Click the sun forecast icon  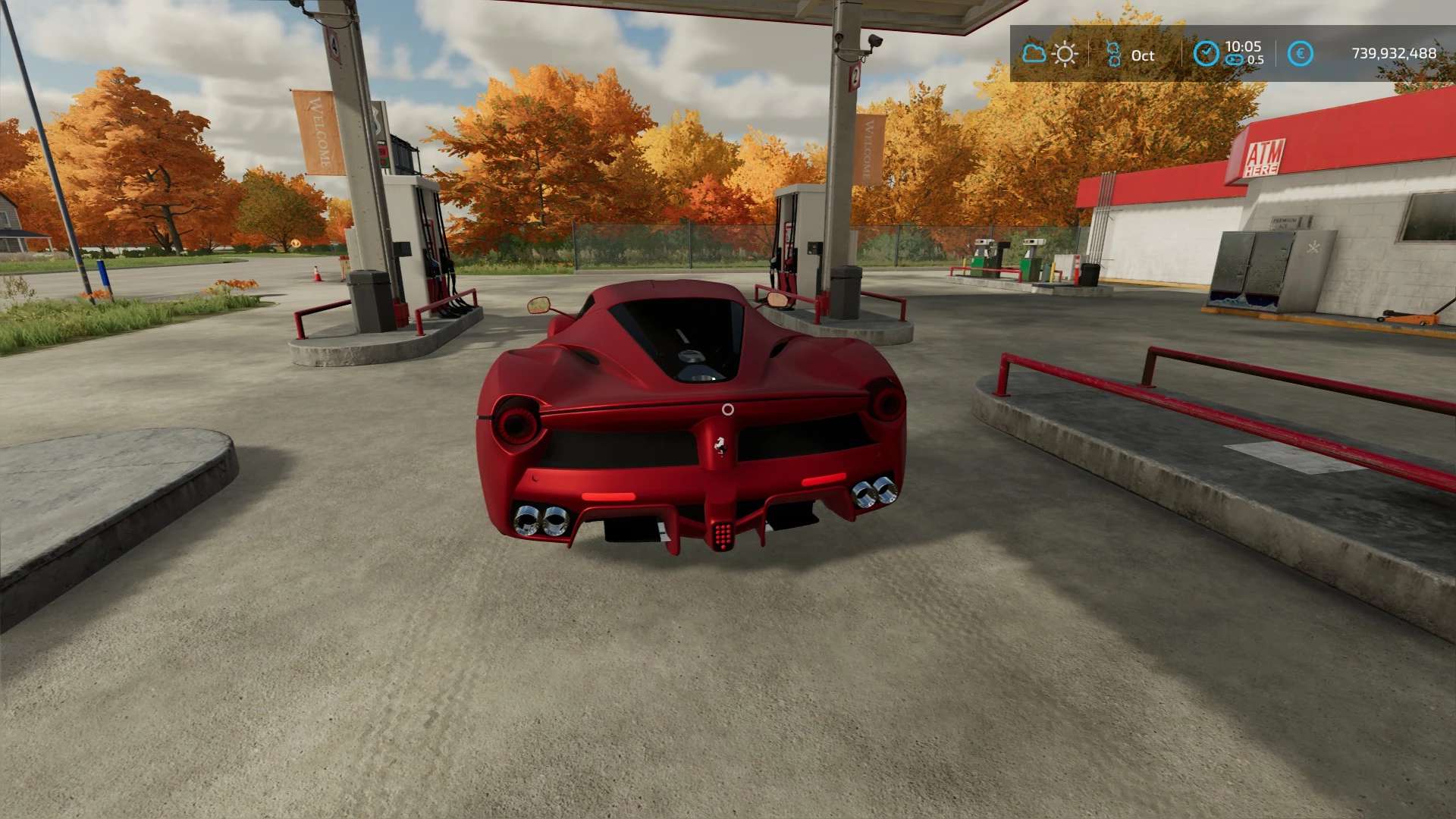tap(1065, 54)
